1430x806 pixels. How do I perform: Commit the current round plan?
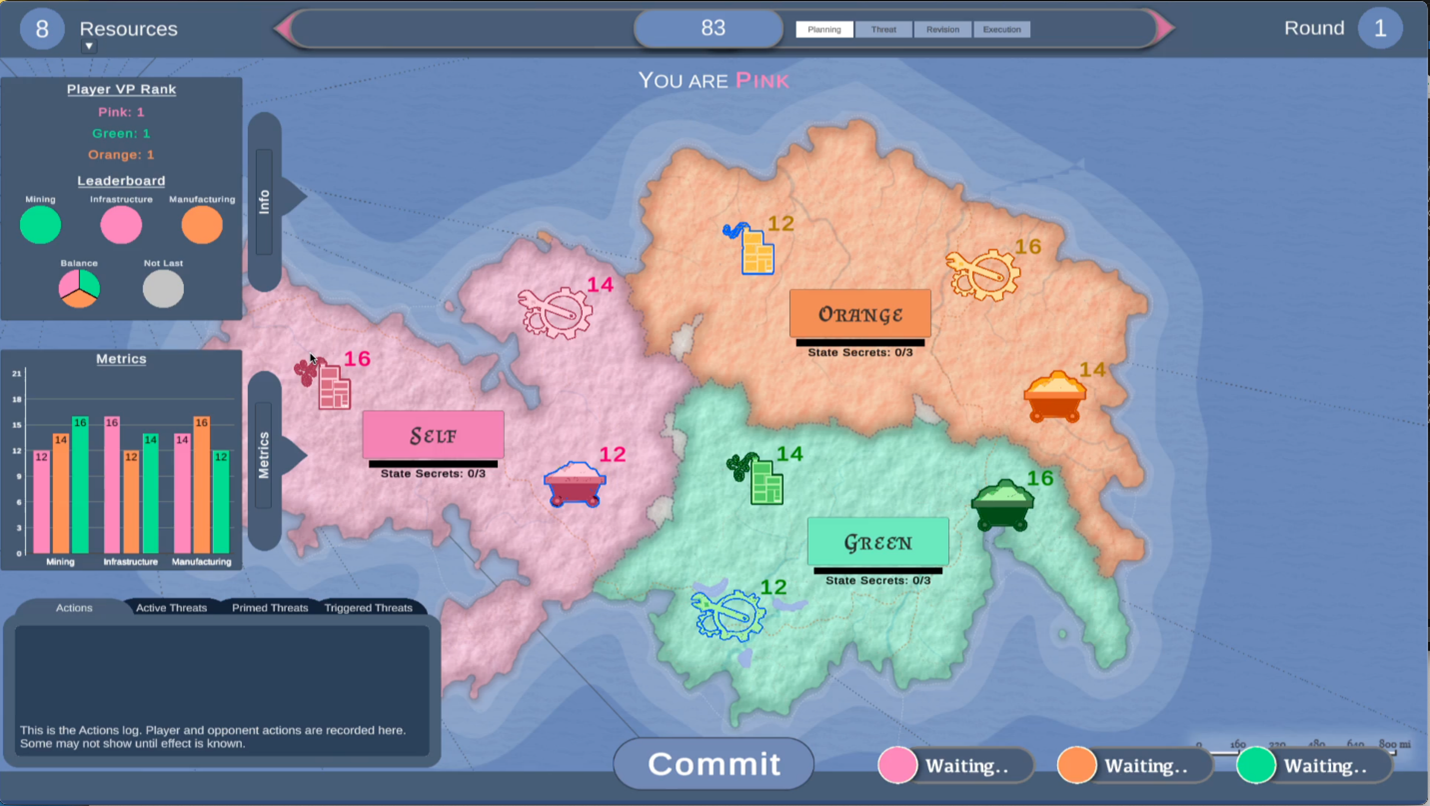click(x=714, y=764)
